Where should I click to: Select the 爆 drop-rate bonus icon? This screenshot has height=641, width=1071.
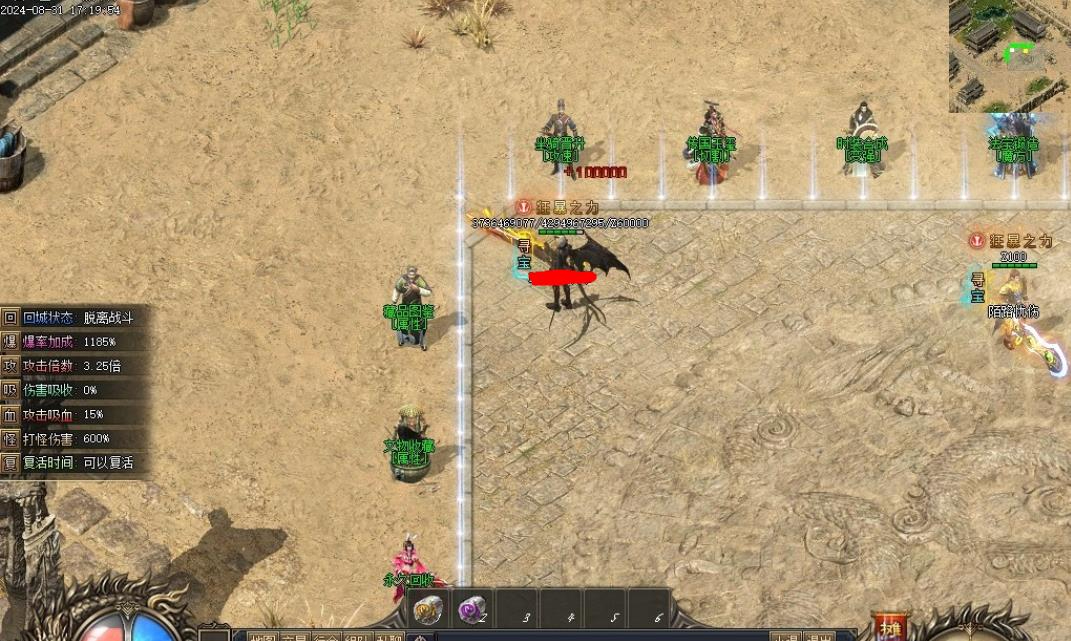click(10, 342)
